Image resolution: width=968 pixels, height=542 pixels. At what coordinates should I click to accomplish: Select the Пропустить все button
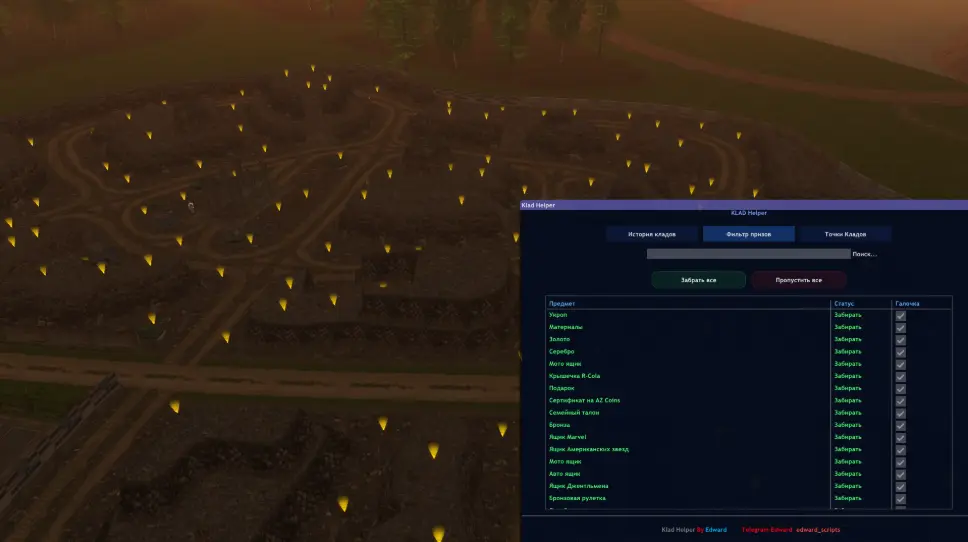pos(798,280)
